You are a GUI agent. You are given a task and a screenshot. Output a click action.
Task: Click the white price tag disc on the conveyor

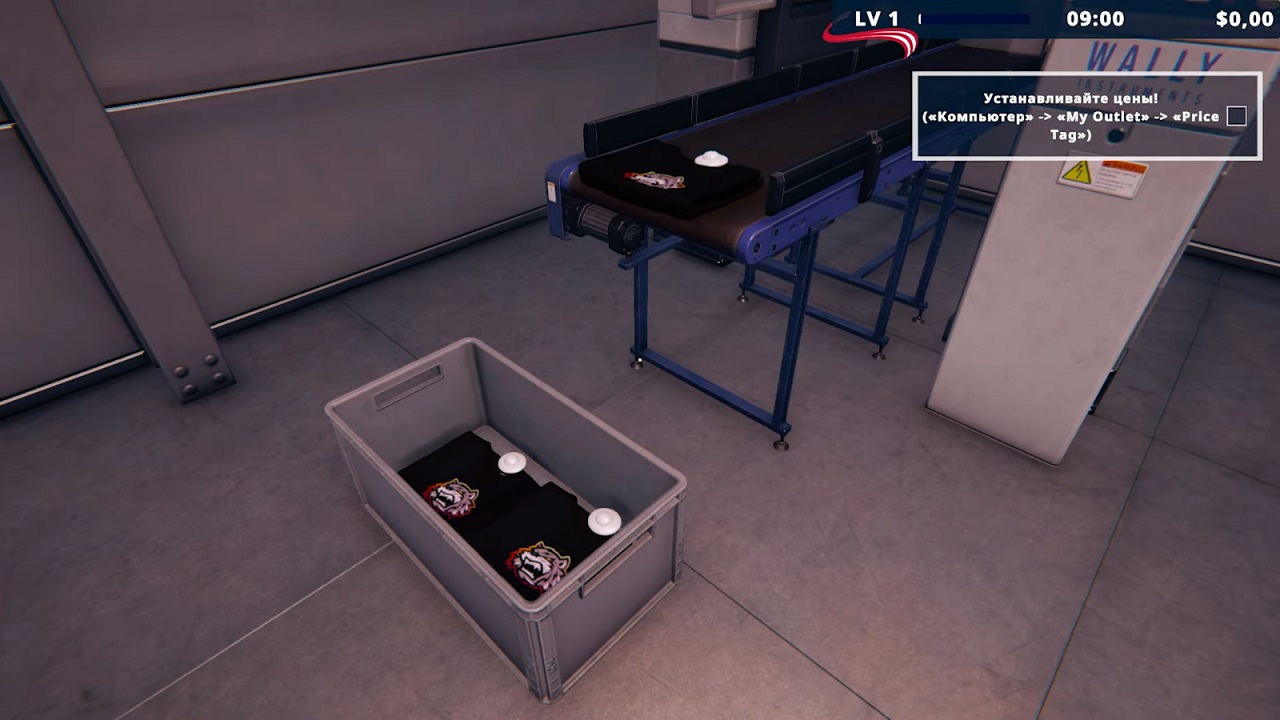710,160
